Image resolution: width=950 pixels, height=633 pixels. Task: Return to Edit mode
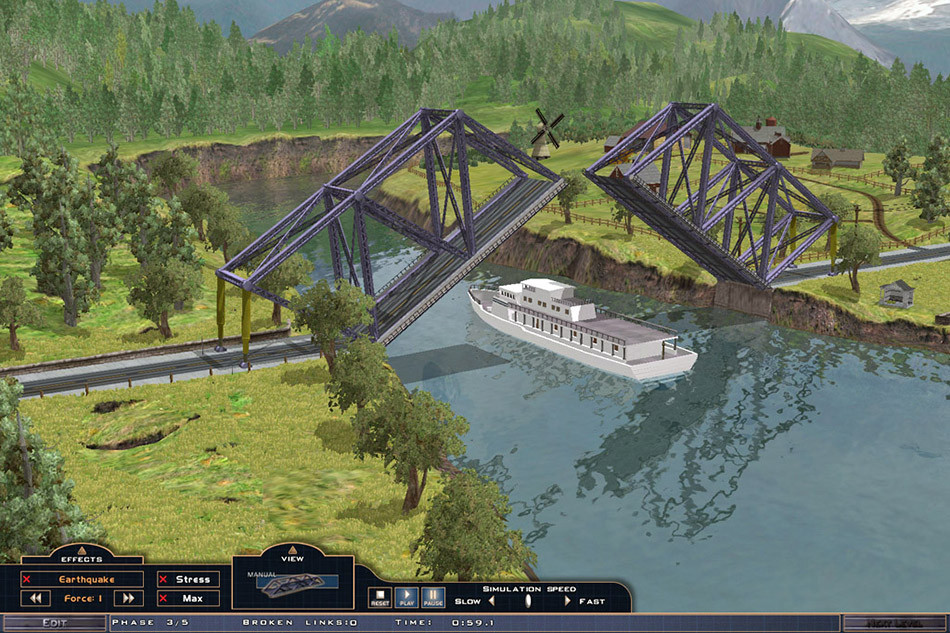[53, 623]
